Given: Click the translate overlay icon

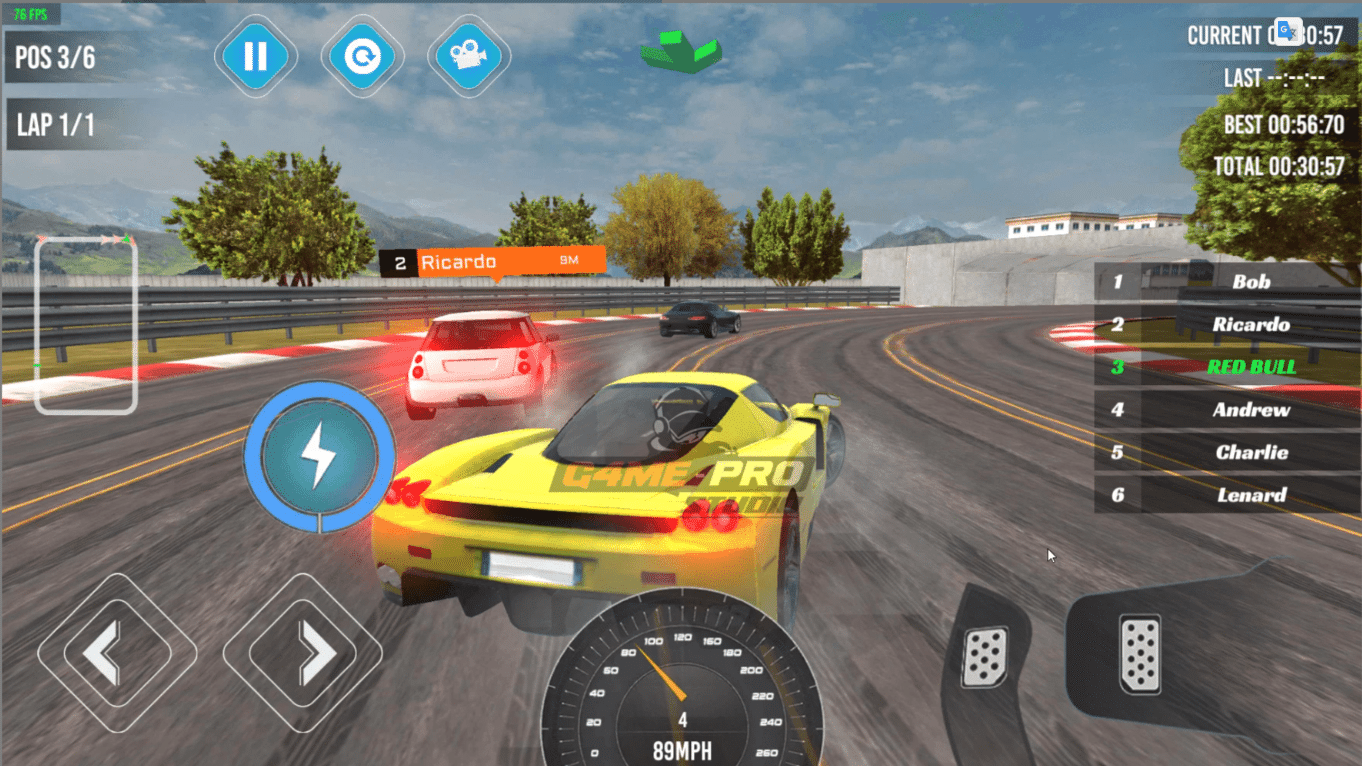Looking at the screenshot, I should click(1288, 31).
